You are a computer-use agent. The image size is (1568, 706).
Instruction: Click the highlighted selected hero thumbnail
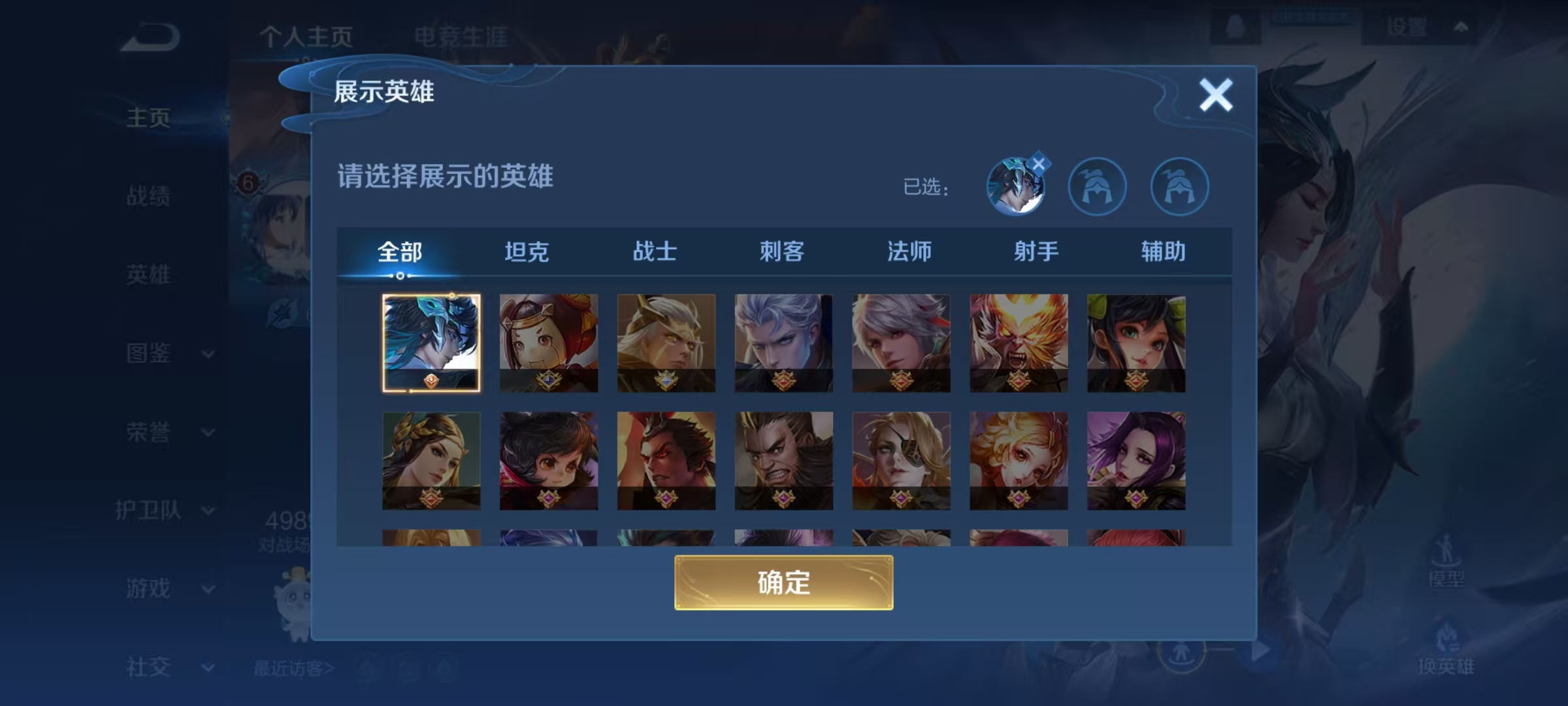pyautogui.click(x=432, y=344)
